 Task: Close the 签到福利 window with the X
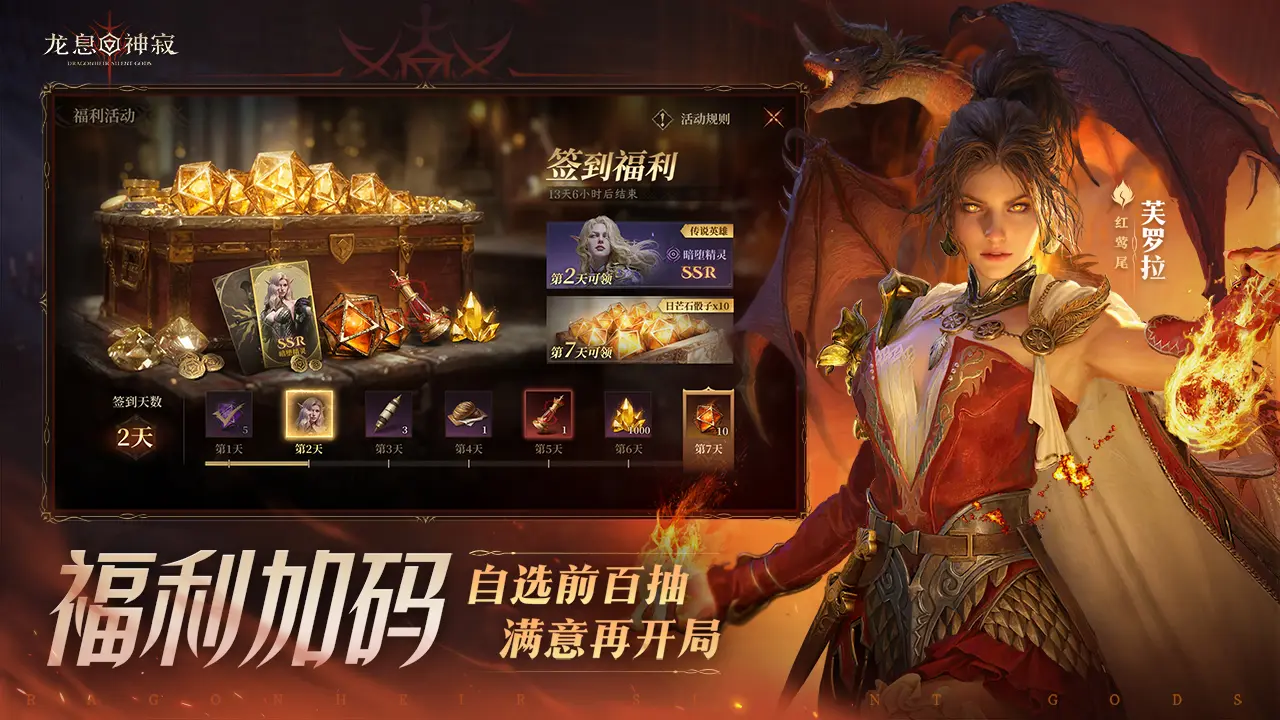click(772, 120)
